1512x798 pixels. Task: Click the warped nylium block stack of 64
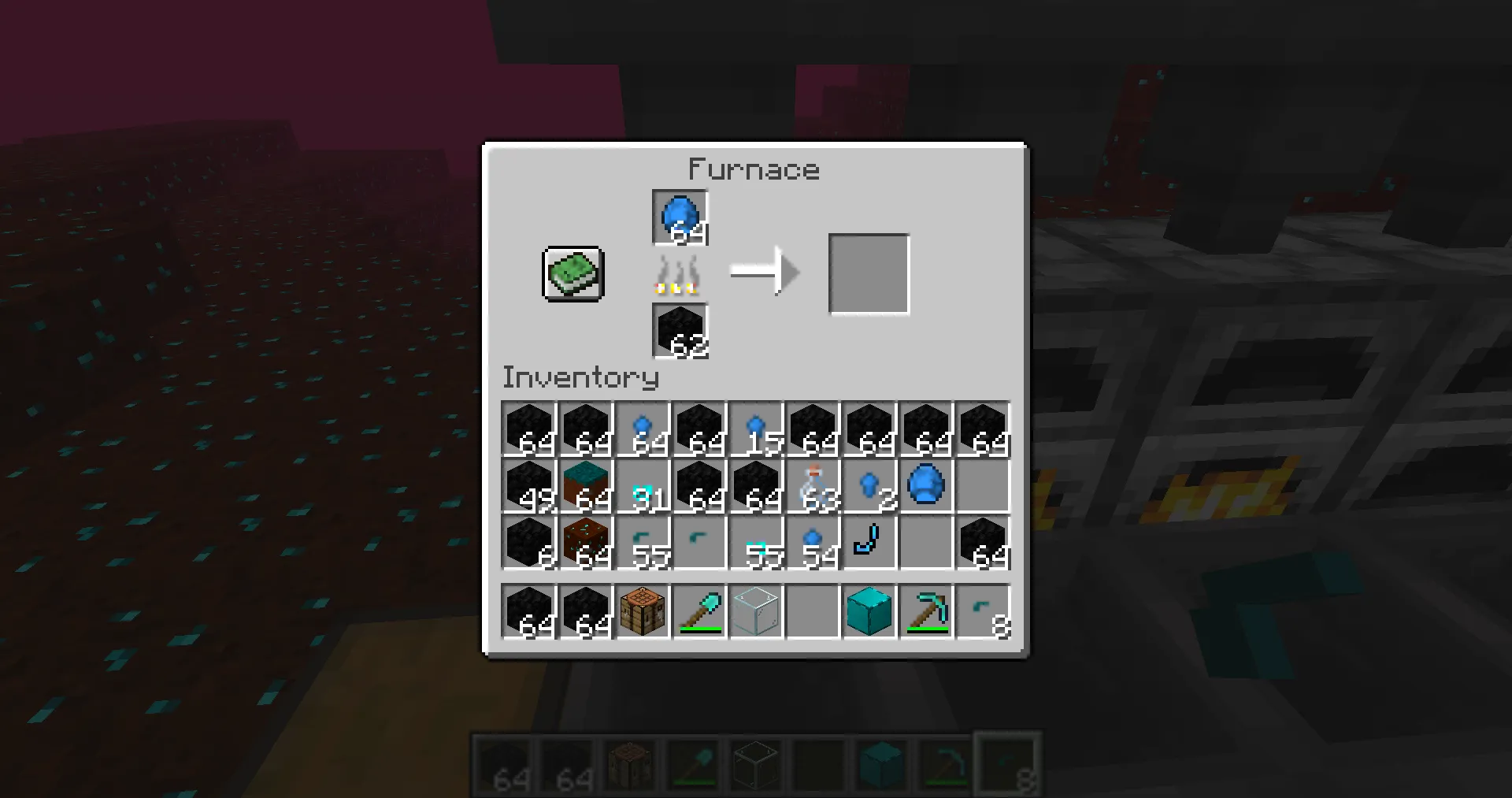586,485
